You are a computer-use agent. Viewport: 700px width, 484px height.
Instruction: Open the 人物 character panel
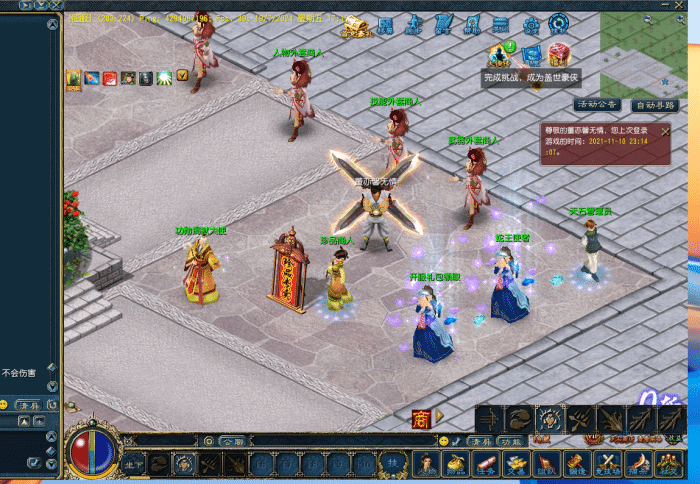(428, 463)
